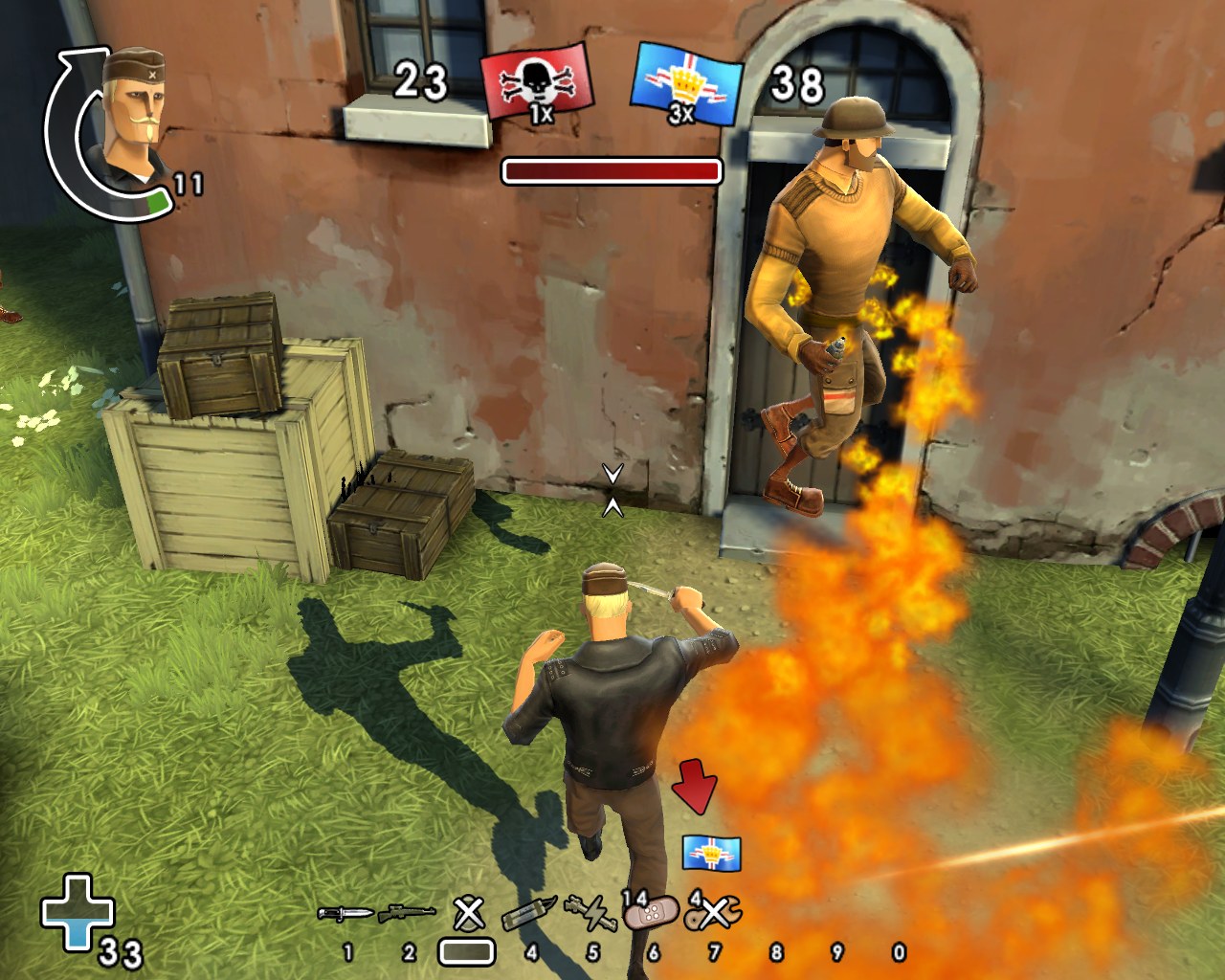Select the combat knife weapon slot

pos(345,914)
